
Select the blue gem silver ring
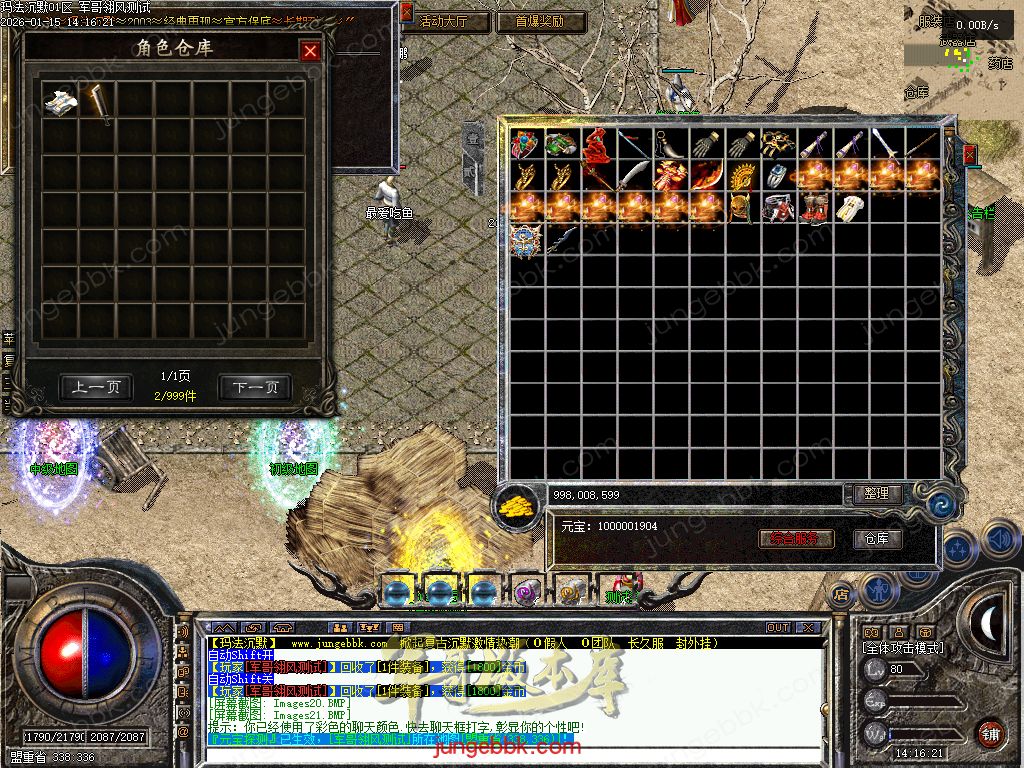[778, 177]
